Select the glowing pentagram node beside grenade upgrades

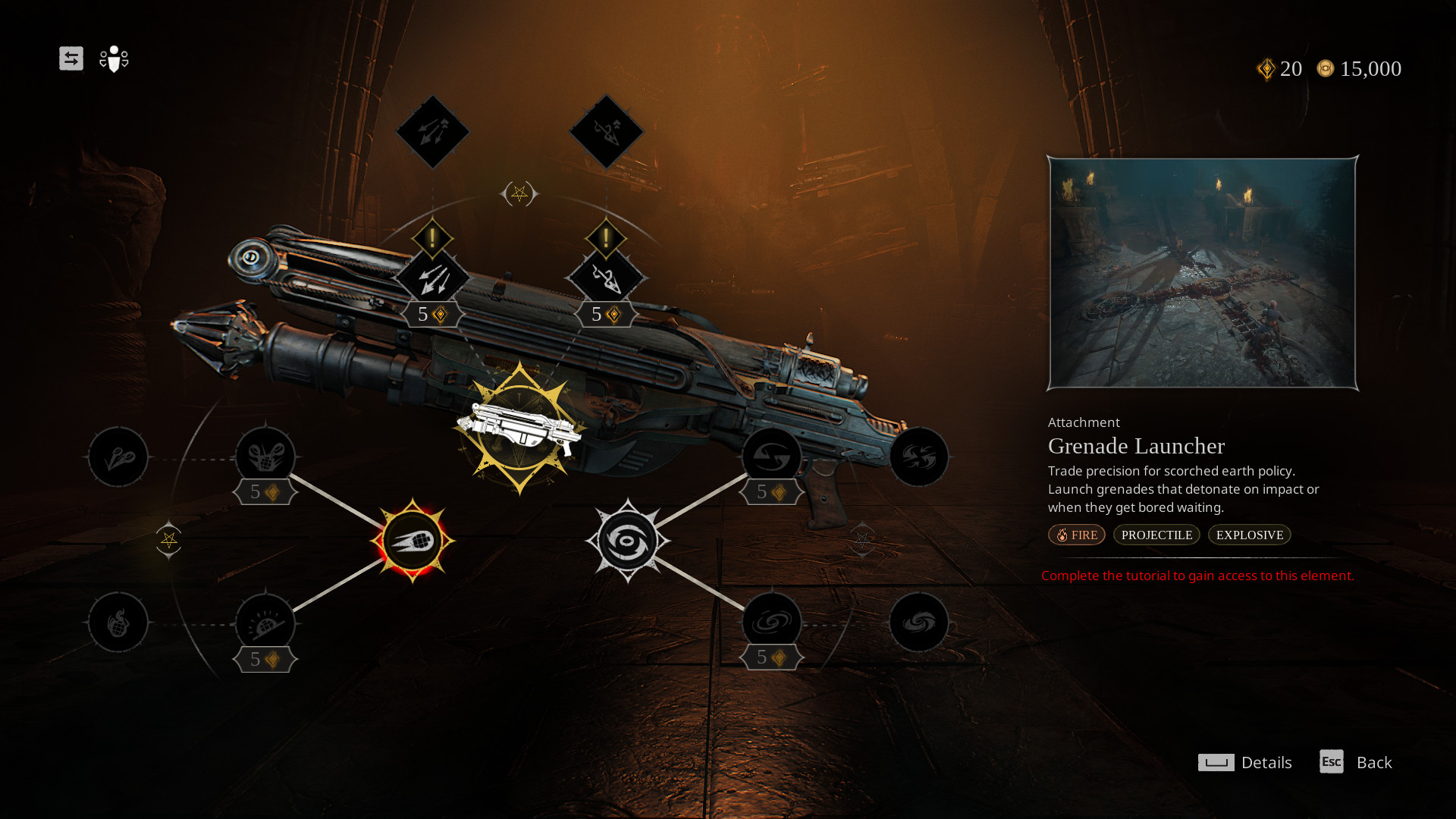click(x=168, y=540)
